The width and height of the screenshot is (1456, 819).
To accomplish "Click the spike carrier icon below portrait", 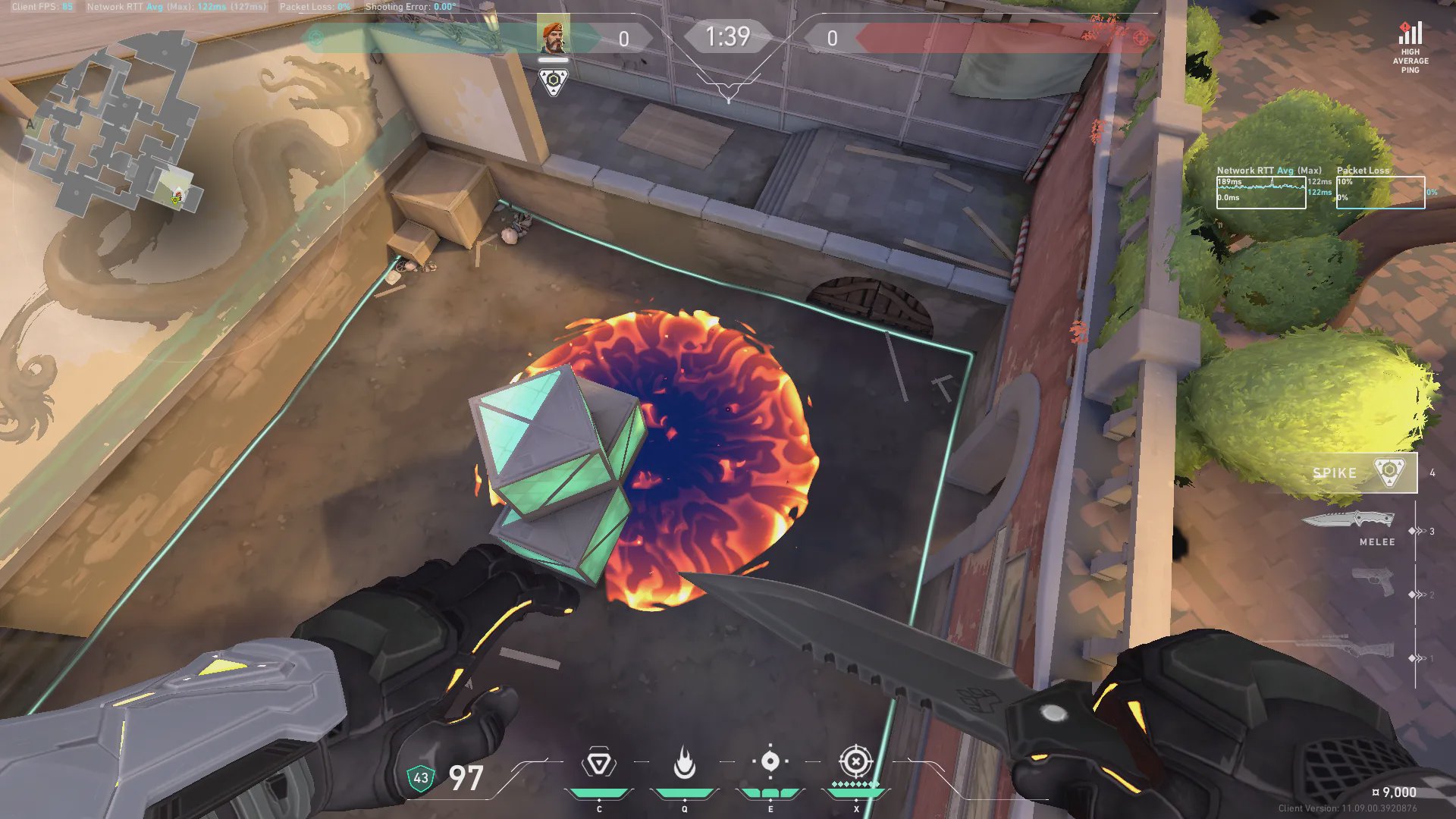I will pos(553,81).
